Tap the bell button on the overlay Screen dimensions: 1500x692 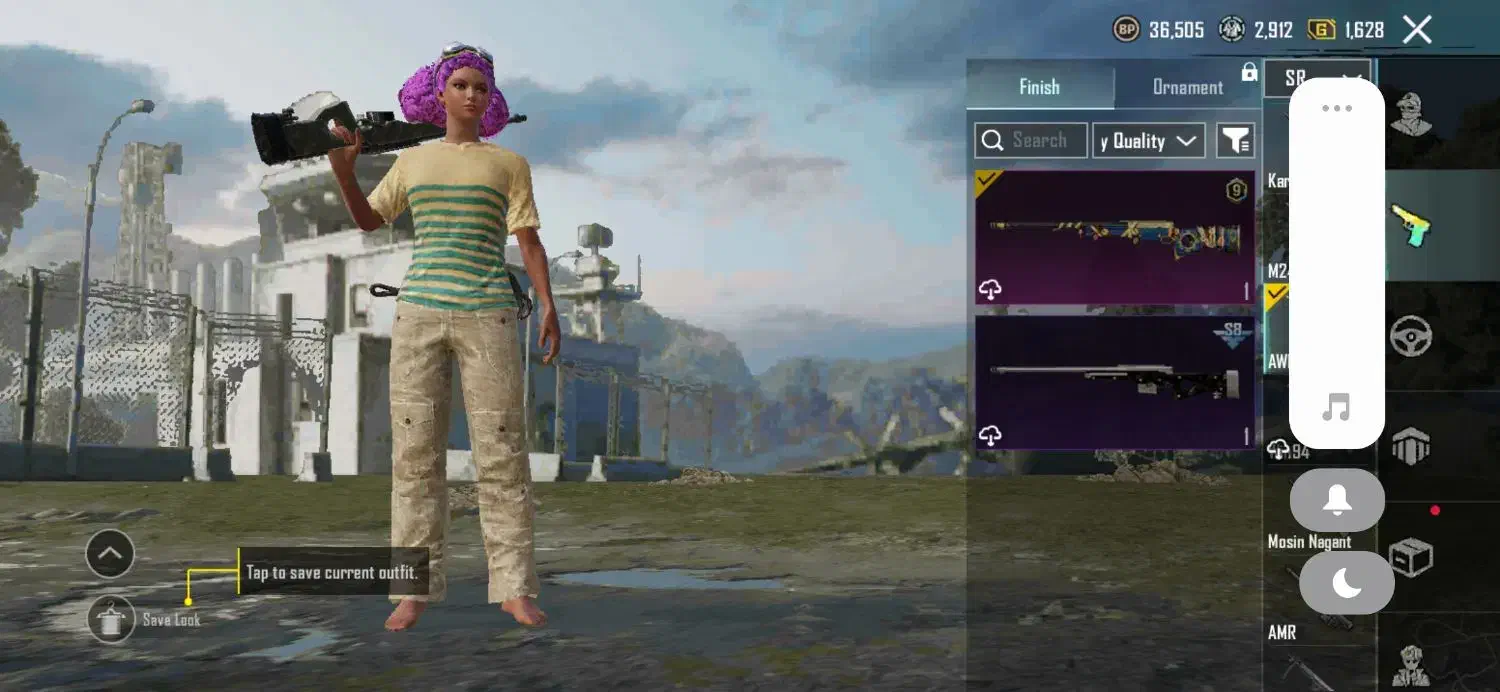click(1337, 500)
